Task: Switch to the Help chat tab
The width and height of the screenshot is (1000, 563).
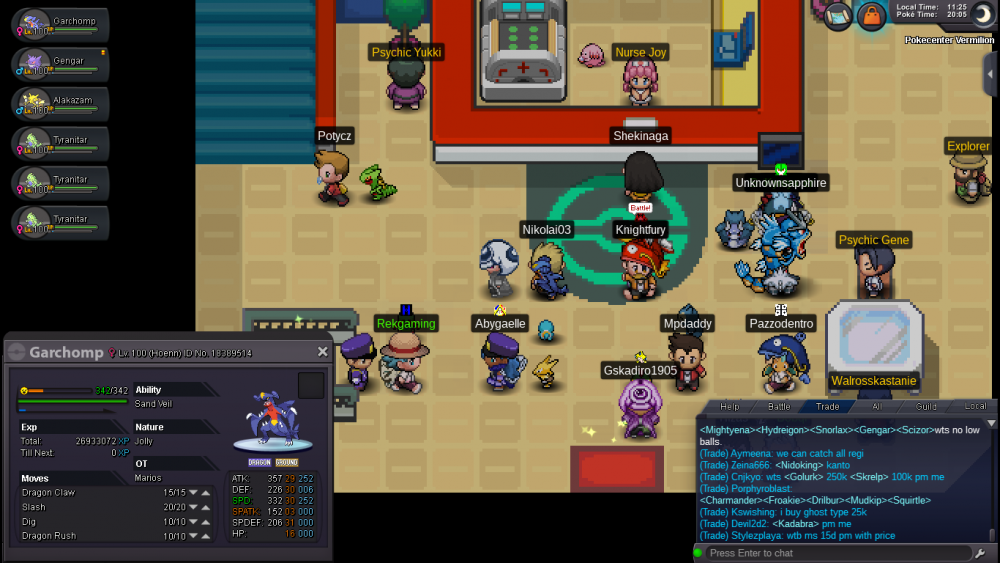Action: click(730, 406)
